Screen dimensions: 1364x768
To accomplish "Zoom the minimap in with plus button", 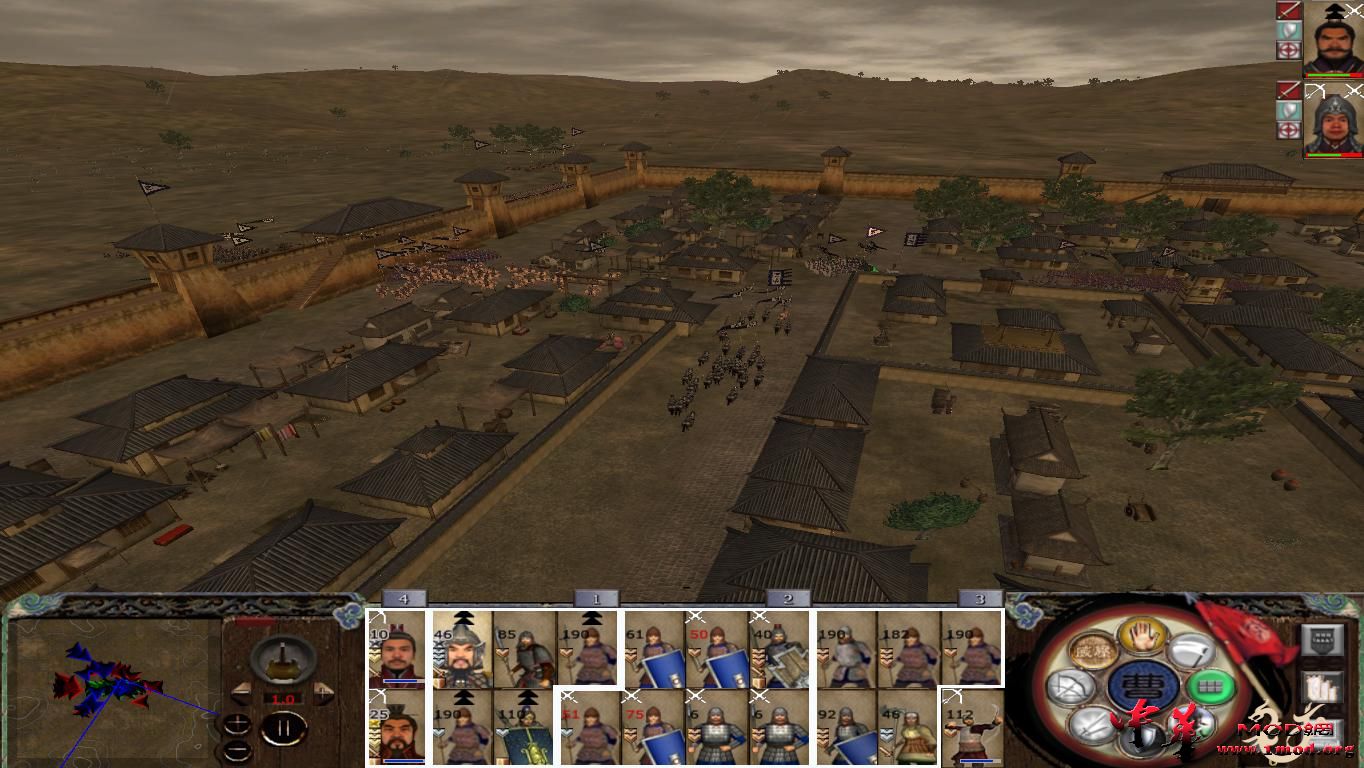I will 237,724.
